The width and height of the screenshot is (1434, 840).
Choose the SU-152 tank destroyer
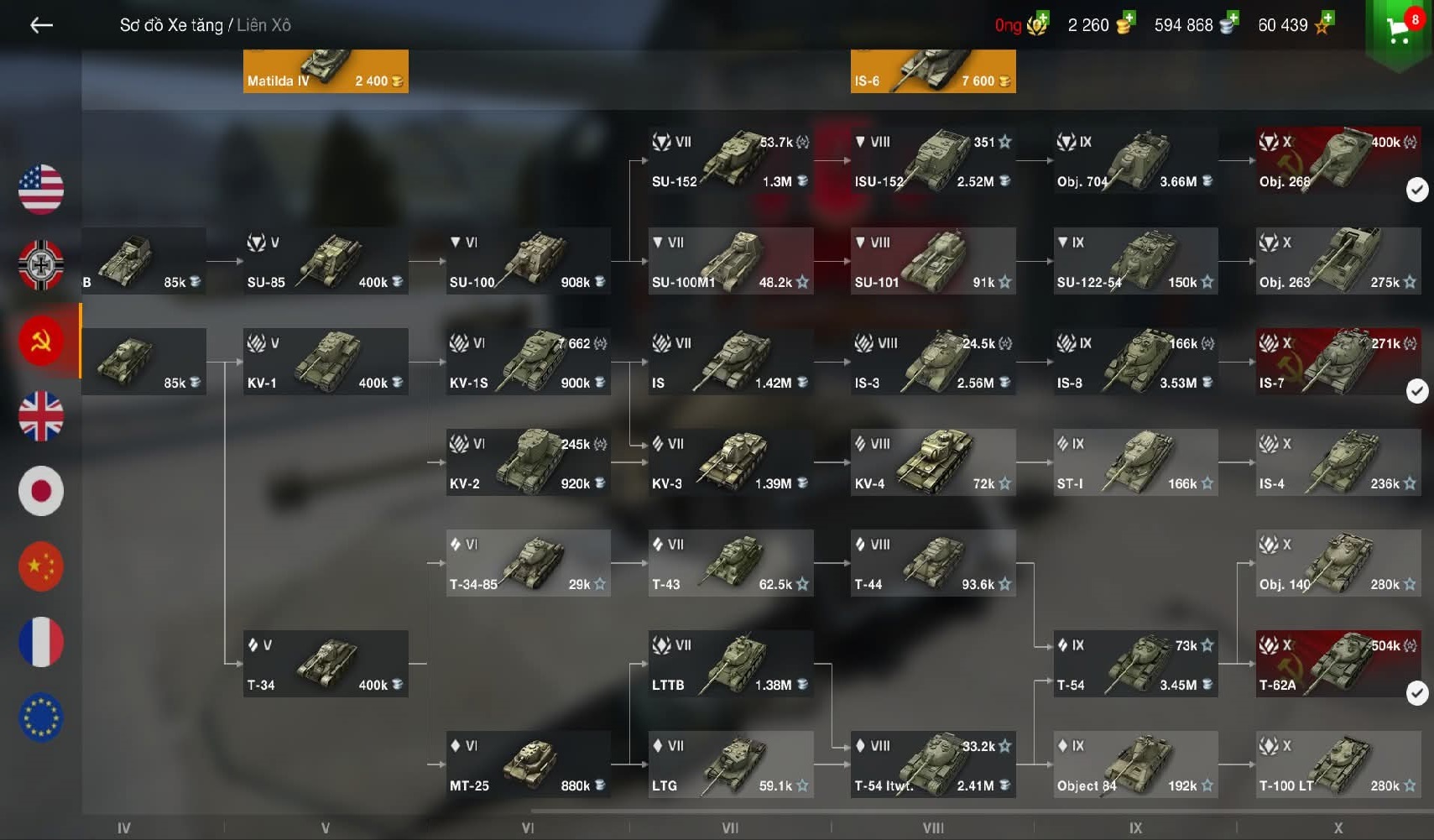[x=730, y=160]
